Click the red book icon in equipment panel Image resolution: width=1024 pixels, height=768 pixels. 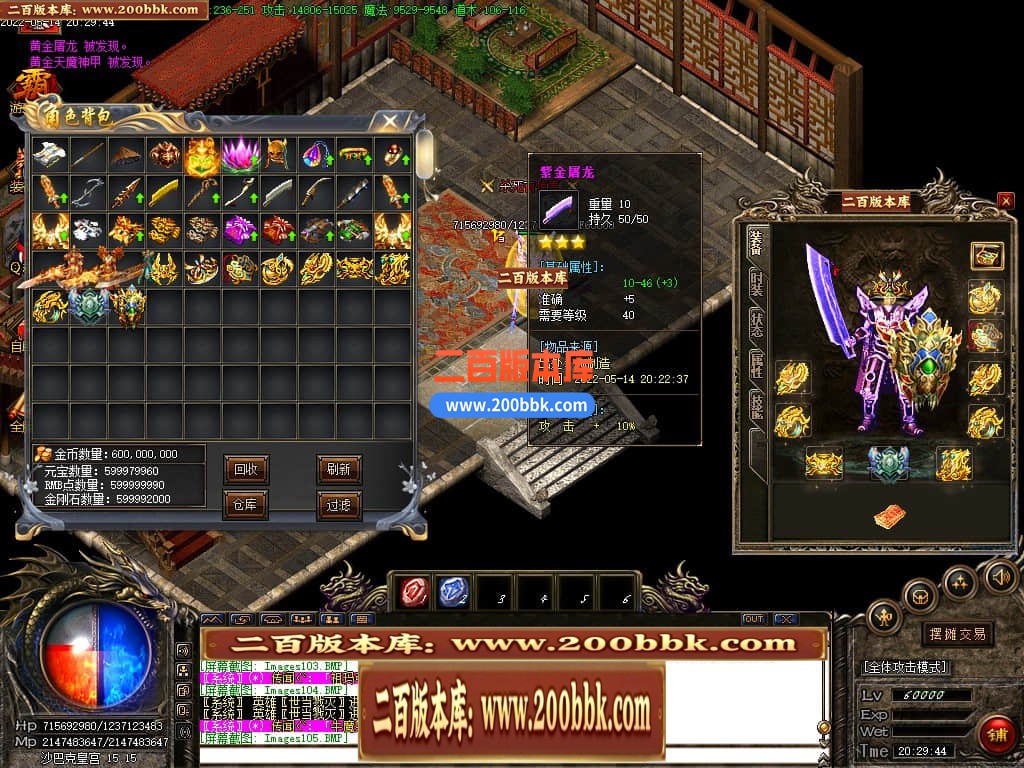point(889,516)
